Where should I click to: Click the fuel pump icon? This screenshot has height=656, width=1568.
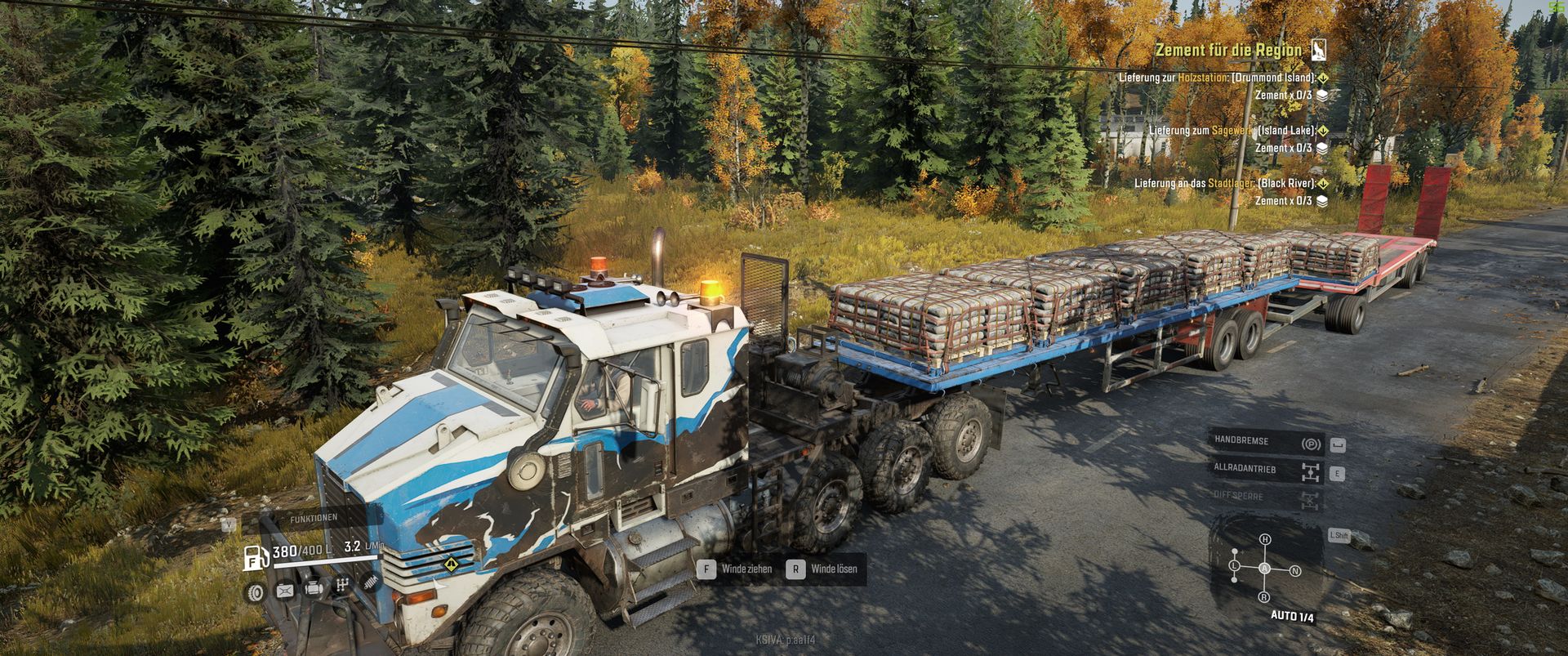[255, 557]
